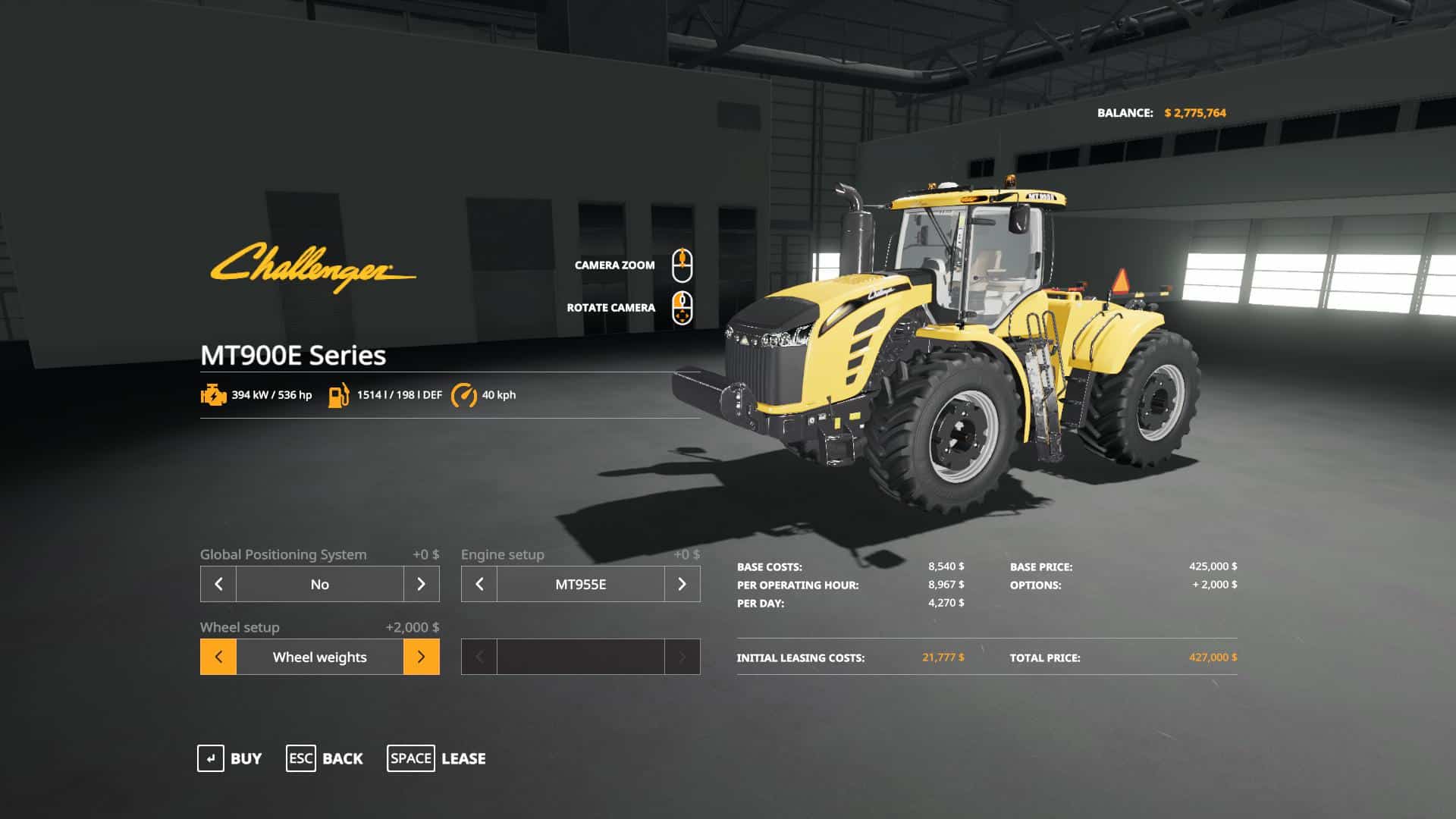The height and width of the screenshot is (819, 1456).
Task: Select previous Global Positioning System option
Action: tap(218, 584)
